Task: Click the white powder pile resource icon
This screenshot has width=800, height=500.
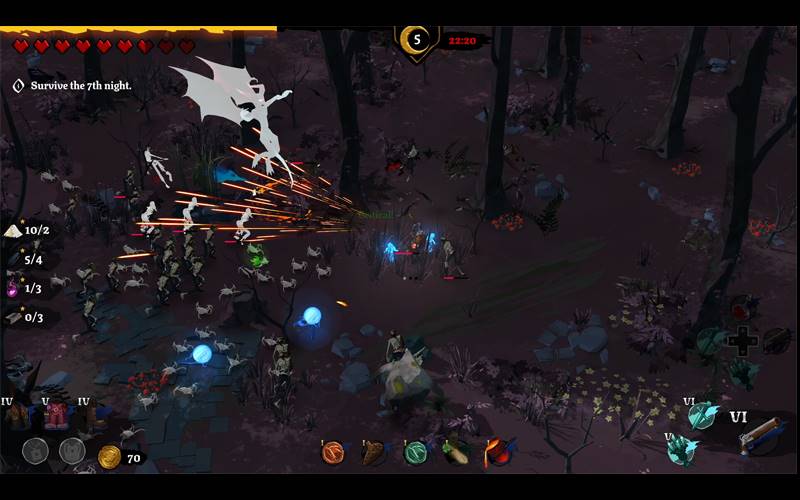Action: (13, 230)
